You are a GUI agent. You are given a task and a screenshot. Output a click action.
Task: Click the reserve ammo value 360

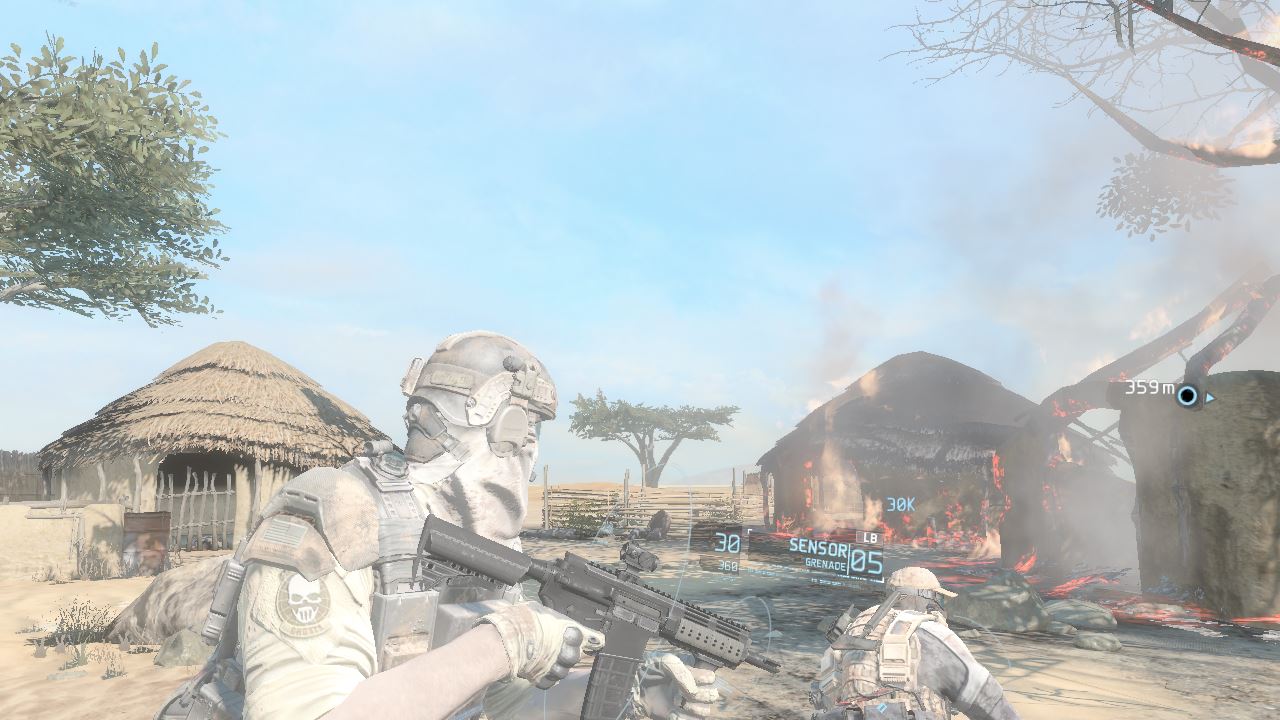coord(727,566)
